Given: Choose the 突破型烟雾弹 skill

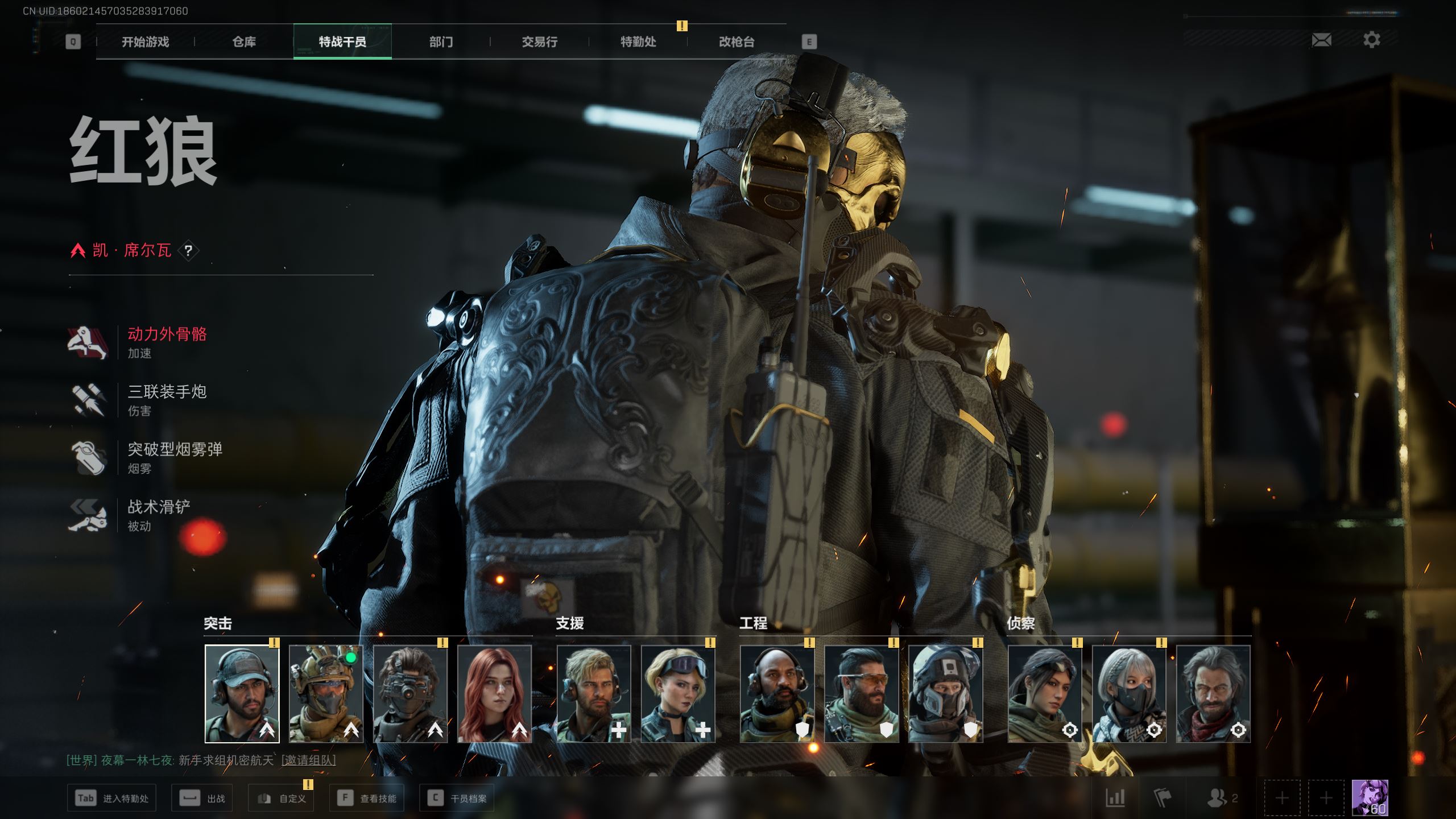Looking at the screenshot, I should [174, 457].
